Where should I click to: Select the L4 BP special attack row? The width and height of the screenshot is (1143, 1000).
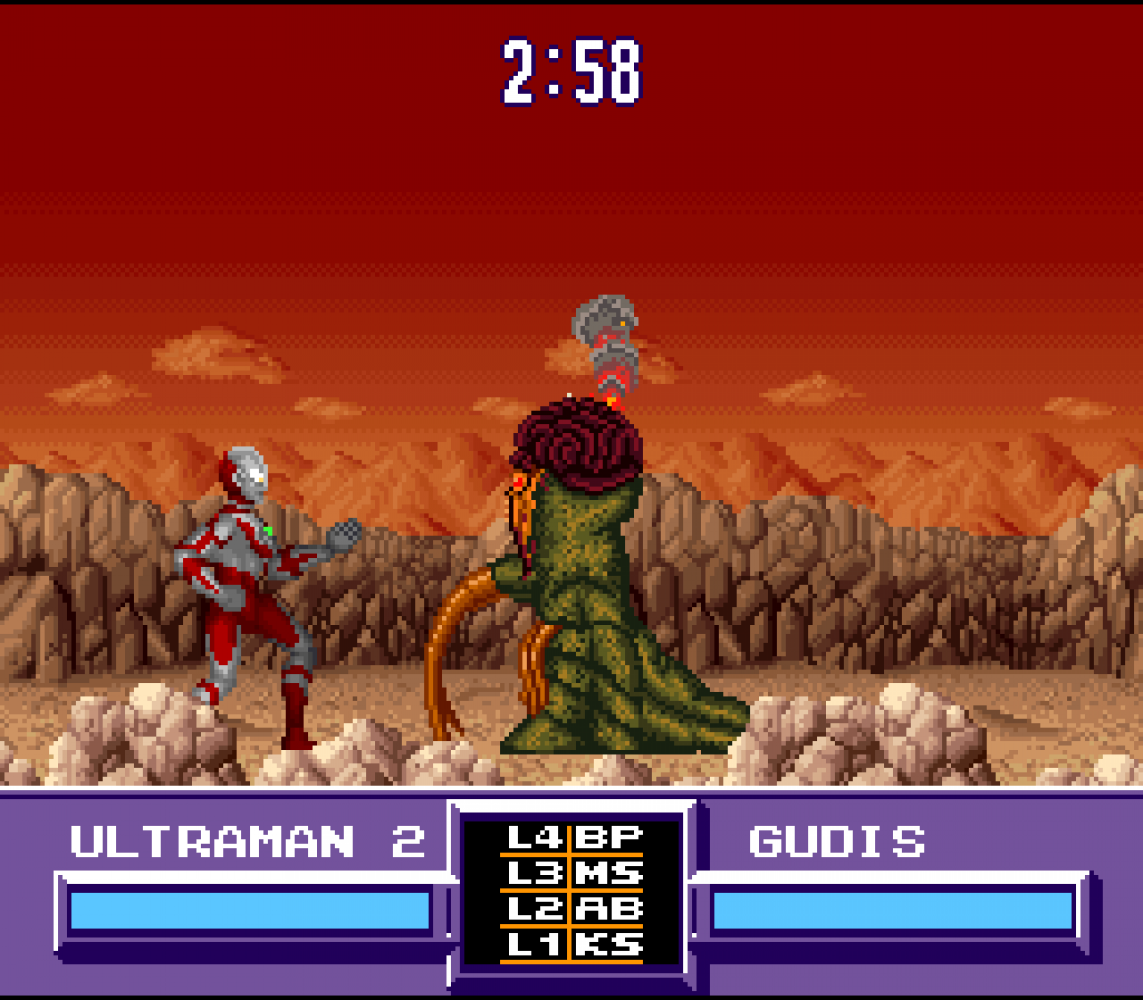pos(572,838)
